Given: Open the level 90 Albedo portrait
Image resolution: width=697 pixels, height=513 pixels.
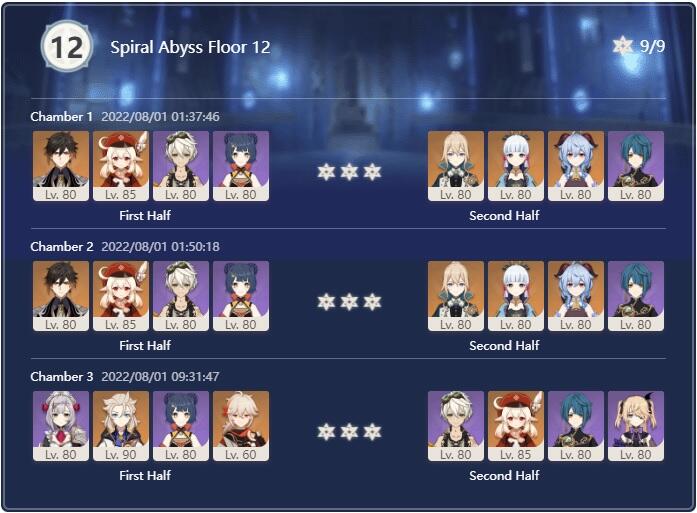Looking at the screenshot, I should [x=121, y=424].
